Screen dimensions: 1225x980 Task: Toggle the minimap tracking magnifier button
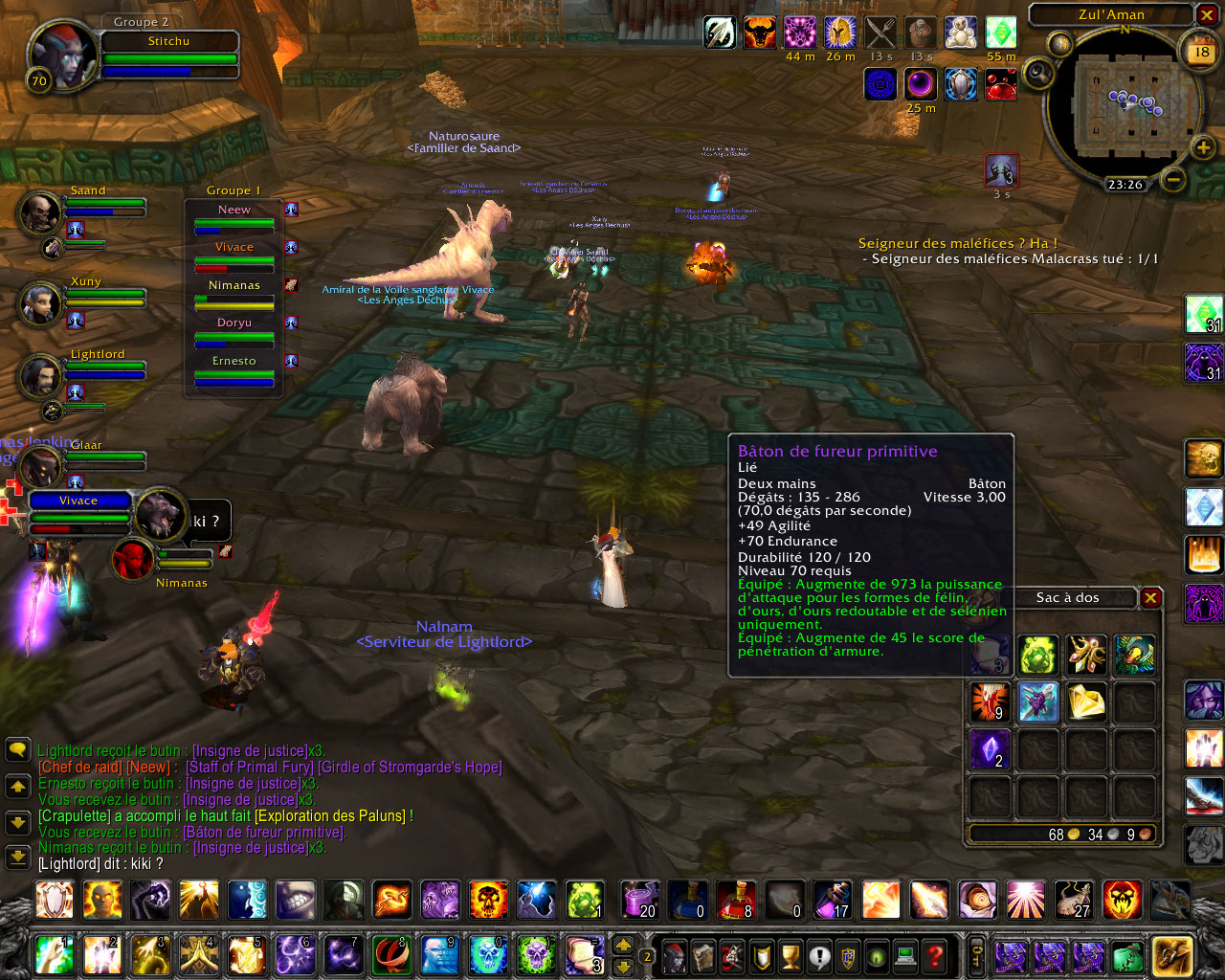tap(1037, 74)
